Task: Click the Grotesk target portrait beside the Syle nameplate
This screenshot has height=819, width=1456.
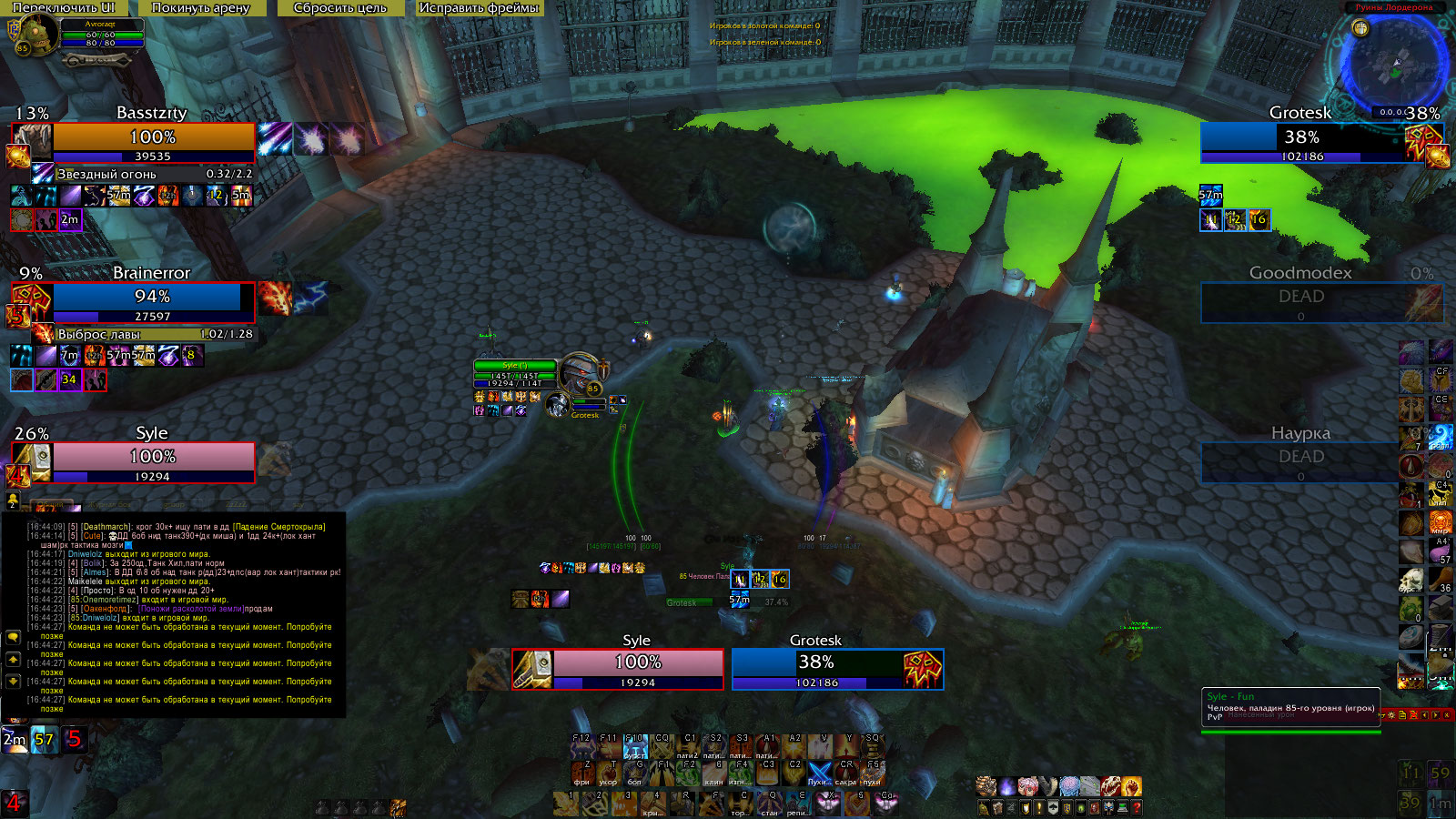Action: point(557,405)
